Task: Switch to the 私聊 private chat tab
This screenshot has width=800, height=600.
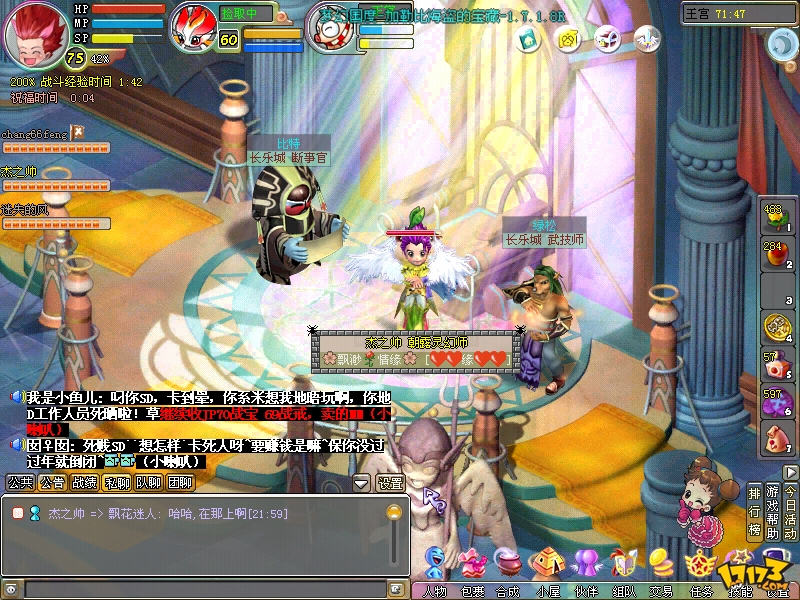Action: pos(117,483)
